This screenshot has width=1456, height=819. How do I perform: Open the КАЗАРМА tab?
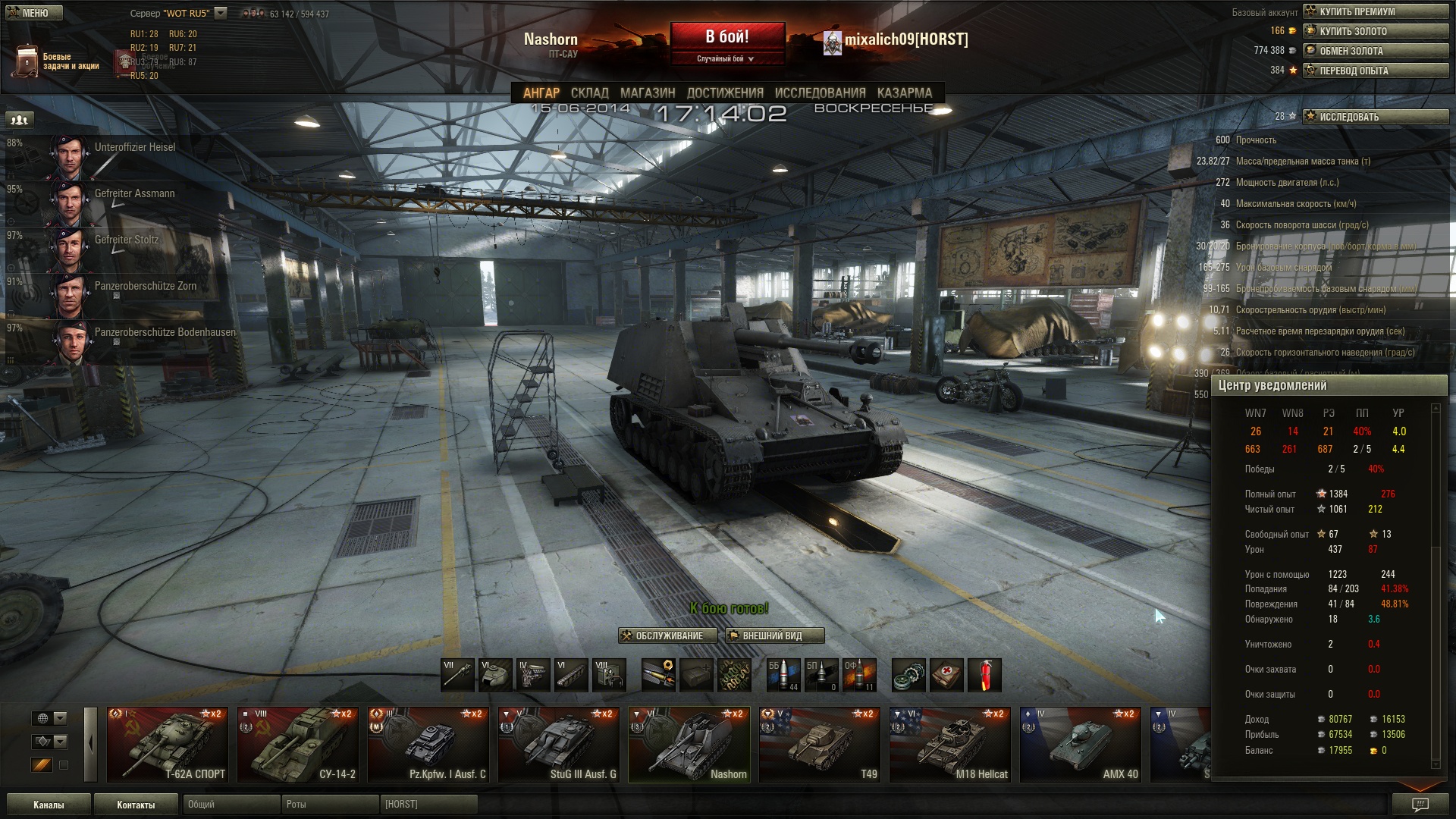pyautogui.click(x=904, y=93)
